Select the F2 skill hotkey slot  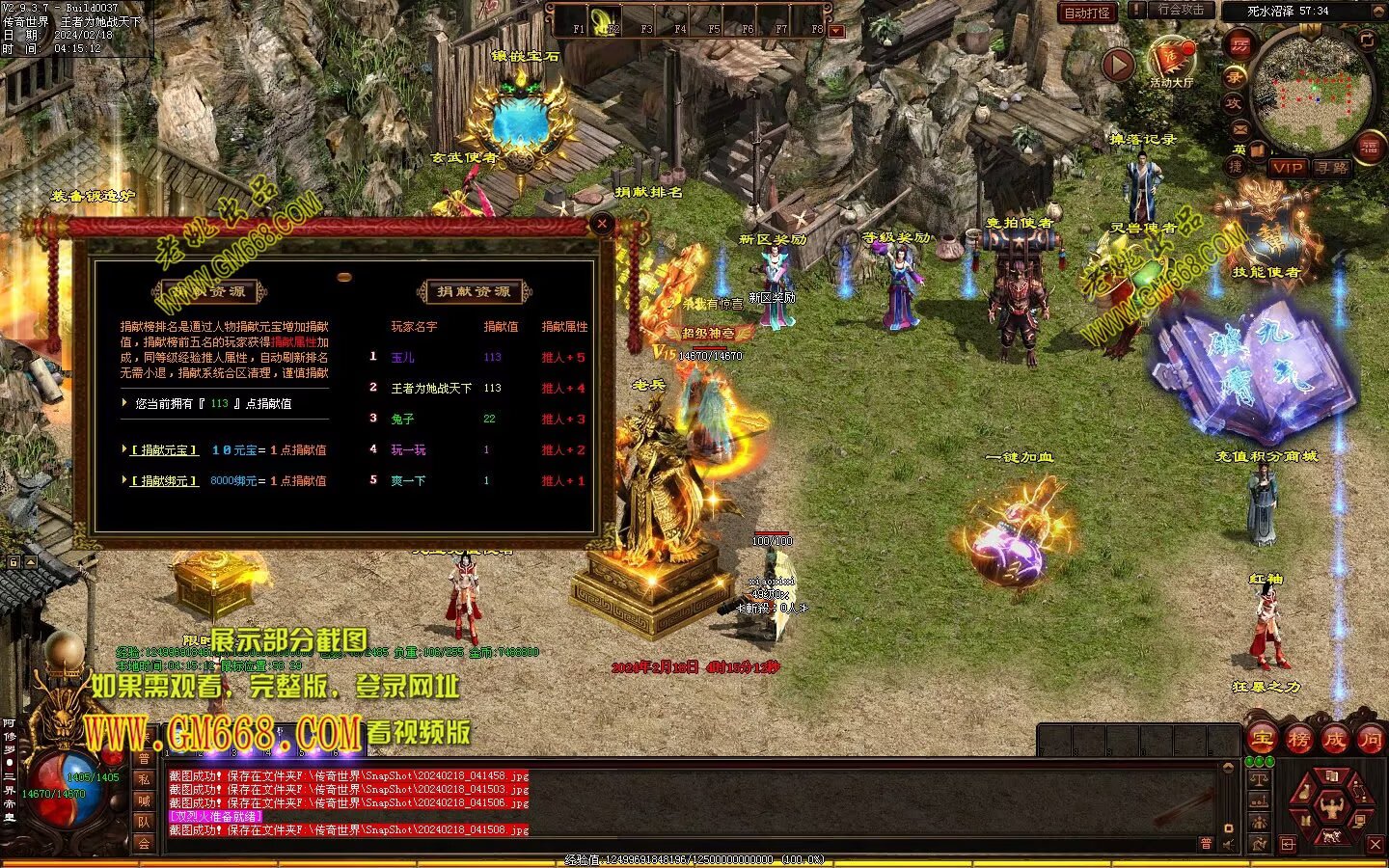[x=605, y=21]
